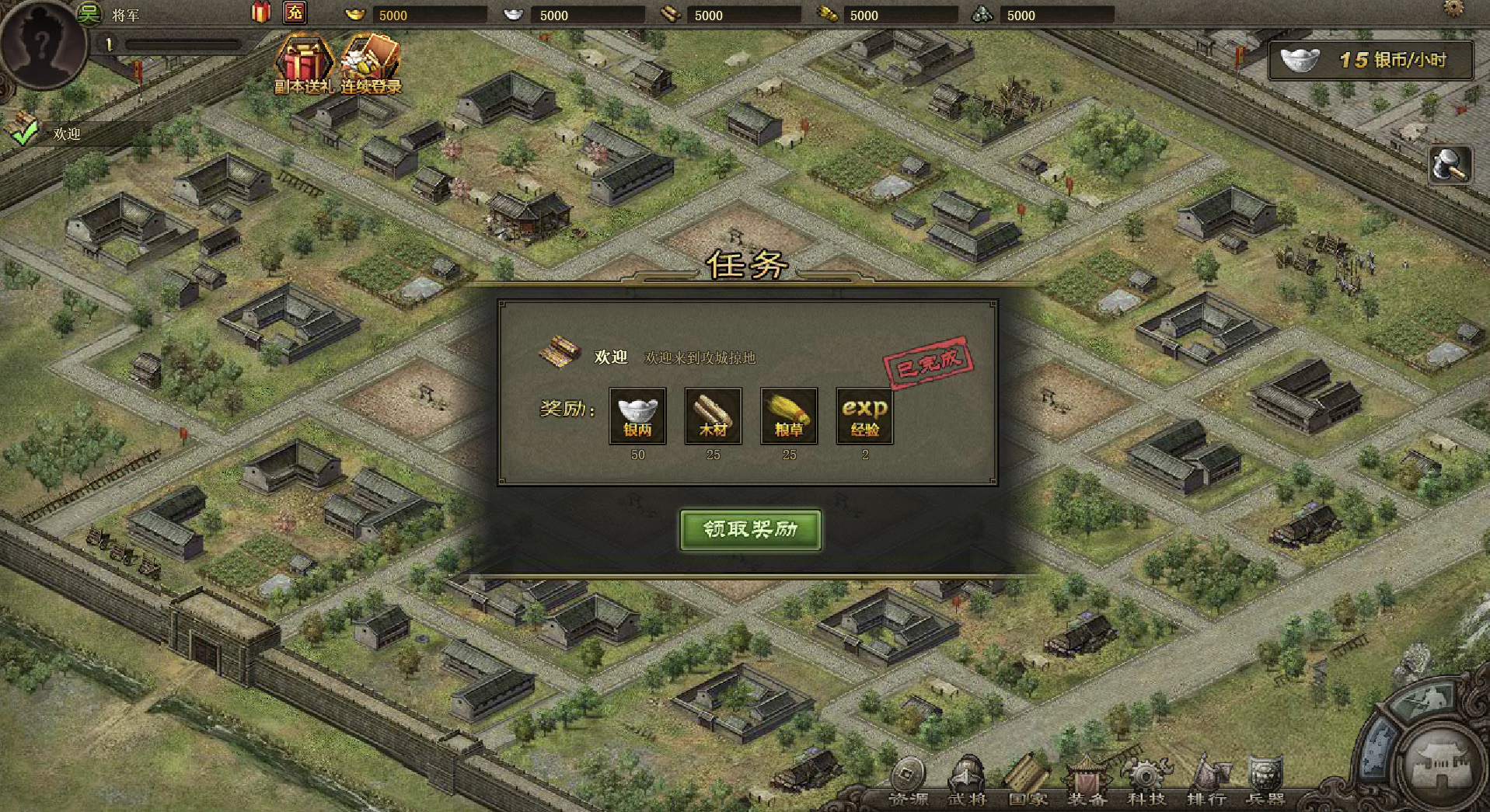Open the 欢迎 quest tracker entry

[x=66, y=134]
